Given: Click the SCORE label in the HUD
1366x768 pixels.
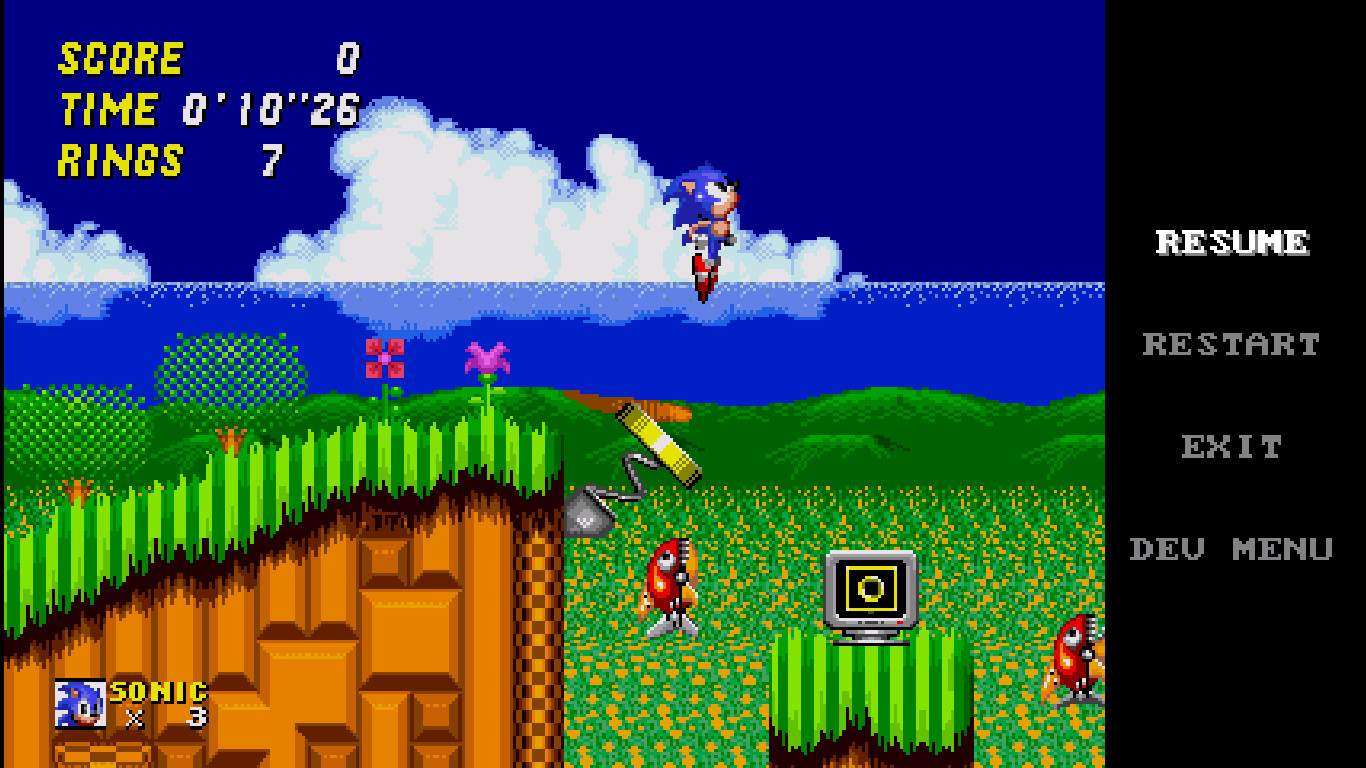Looking at the screenshot, I should (x=120, y=58).
